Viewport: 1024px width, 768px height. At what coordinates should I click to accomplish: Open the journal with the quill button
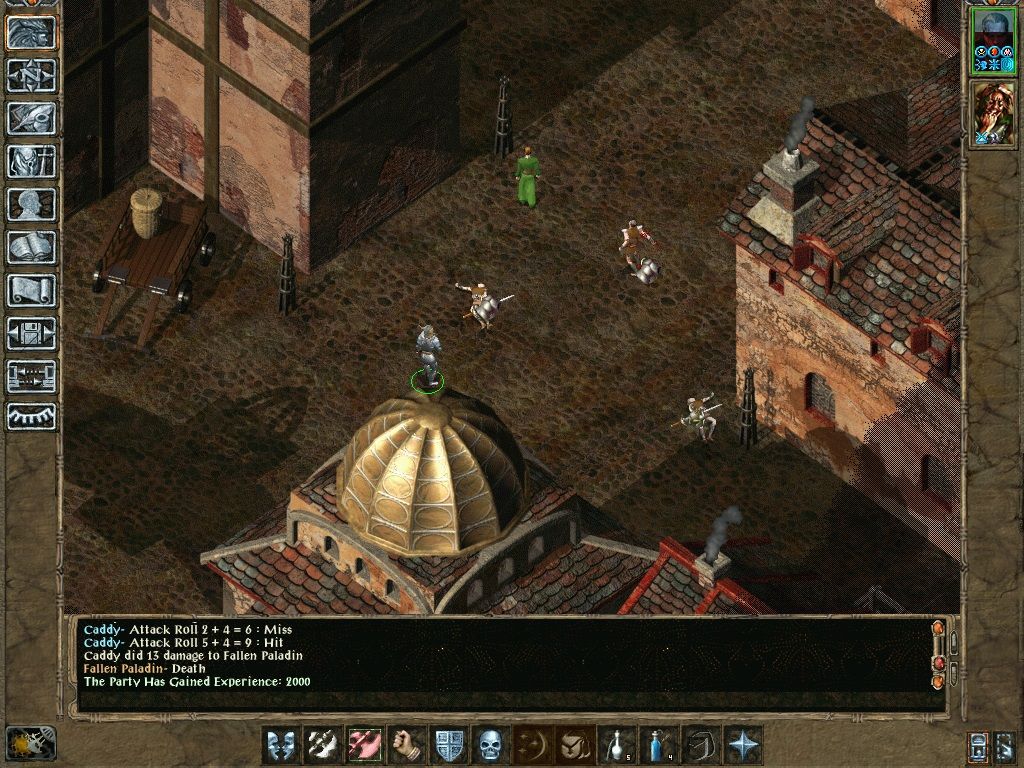point(31,118)
